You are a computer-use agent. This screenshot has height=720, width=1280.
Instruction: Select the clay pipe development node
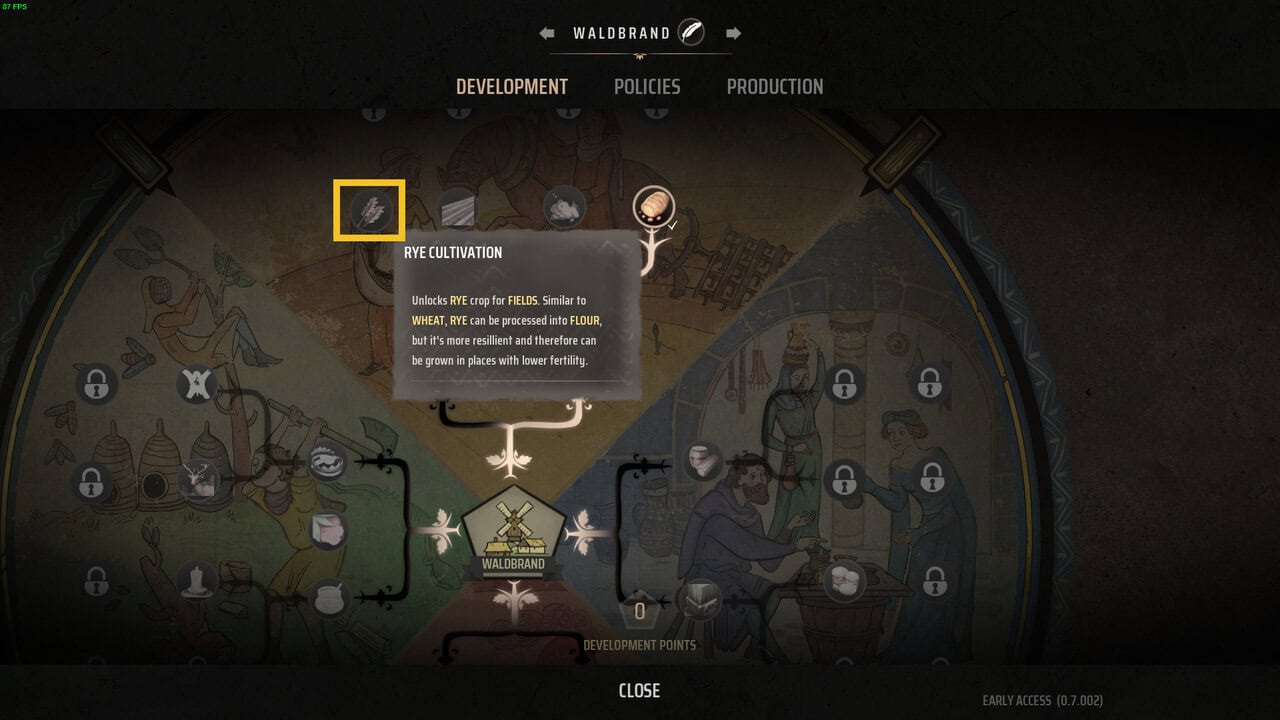pos(703,462)
